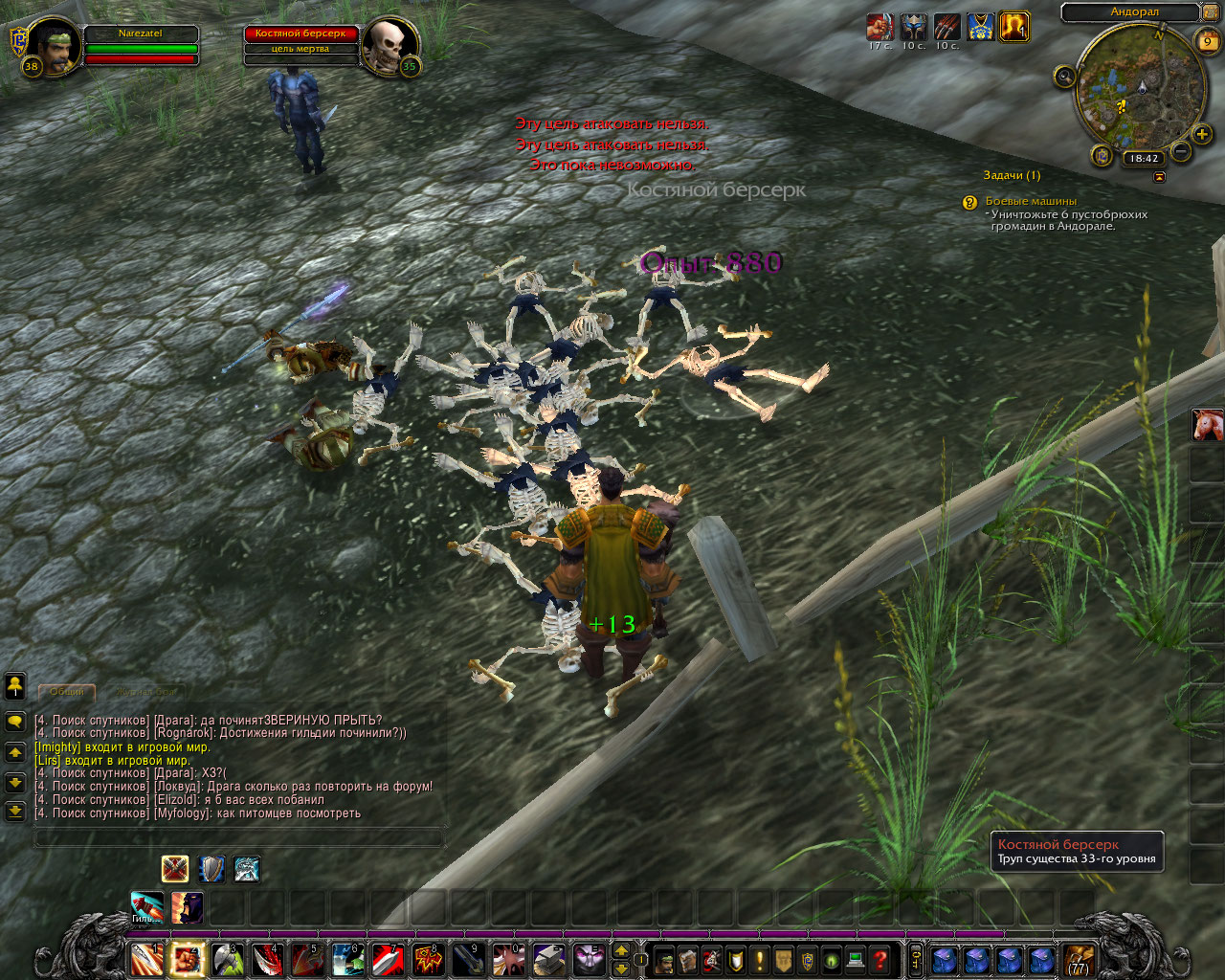This screenshot has height=980, width=1225.
Task: Click the flaming silhouette buff icon
Action: tap(1013, 27)
